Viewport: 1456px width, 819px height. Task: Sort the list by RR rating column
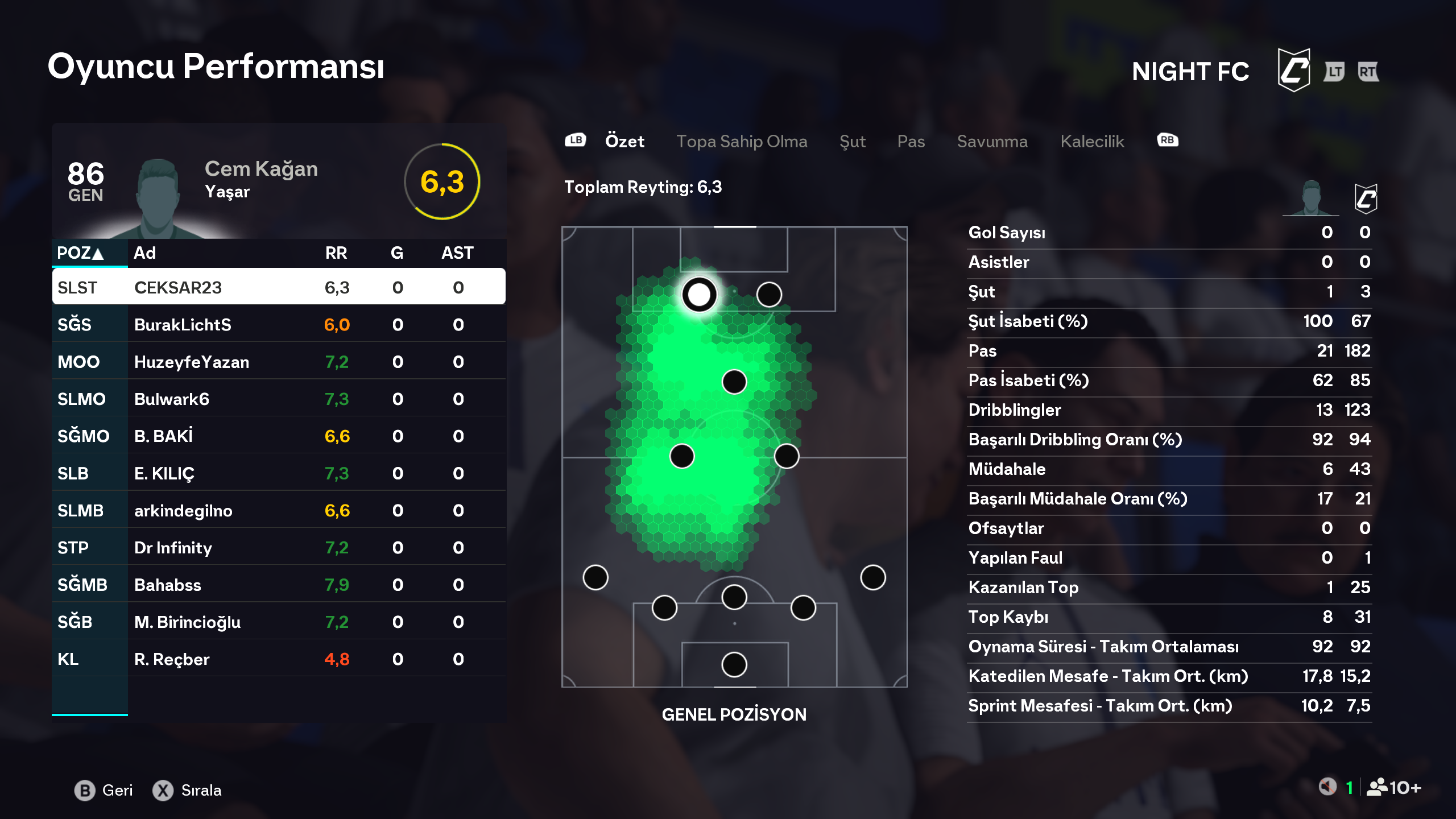[336, 253]
